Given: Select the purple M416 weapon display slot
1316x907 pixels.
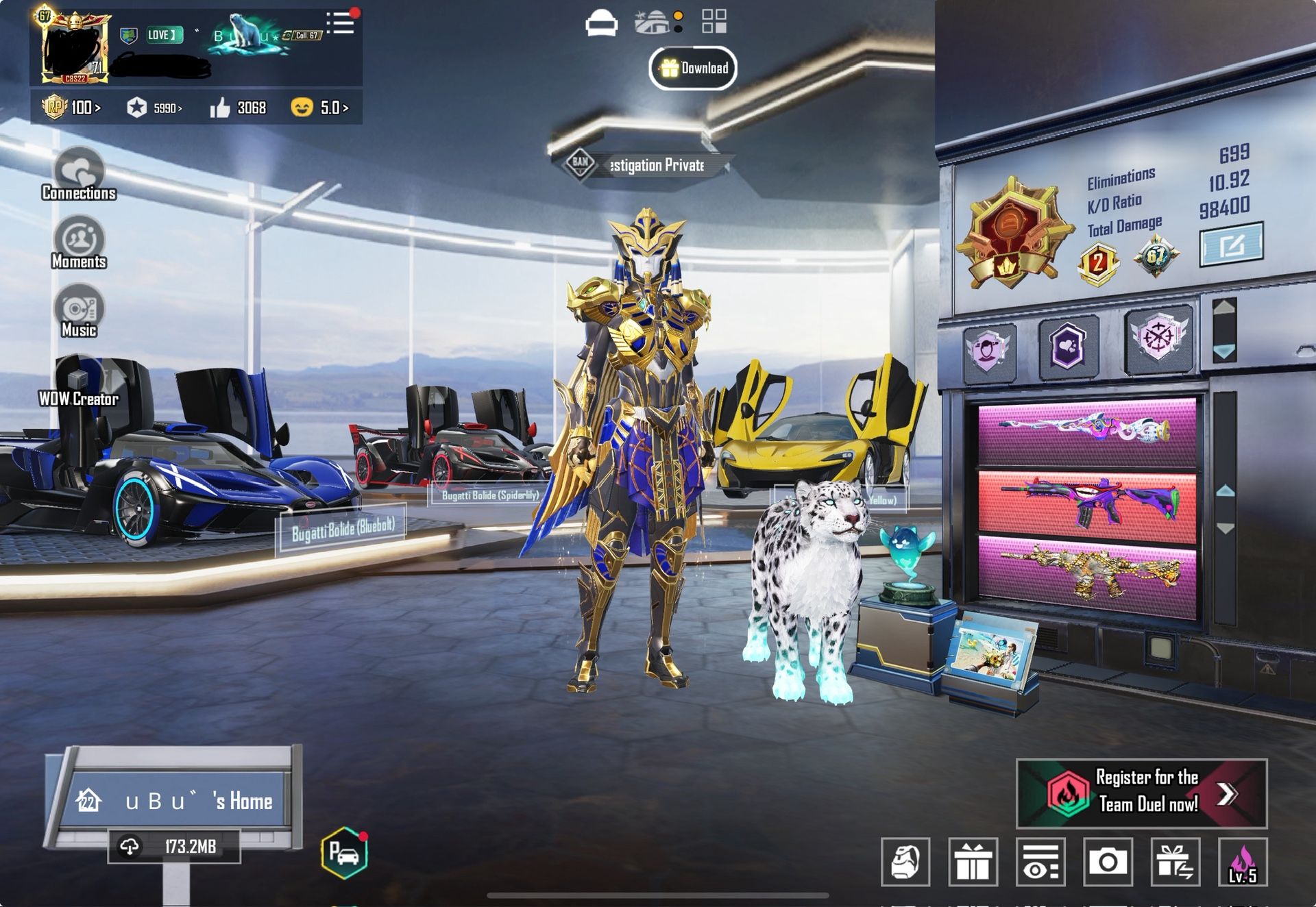Looking at the screenshot, I should 1087,504.
